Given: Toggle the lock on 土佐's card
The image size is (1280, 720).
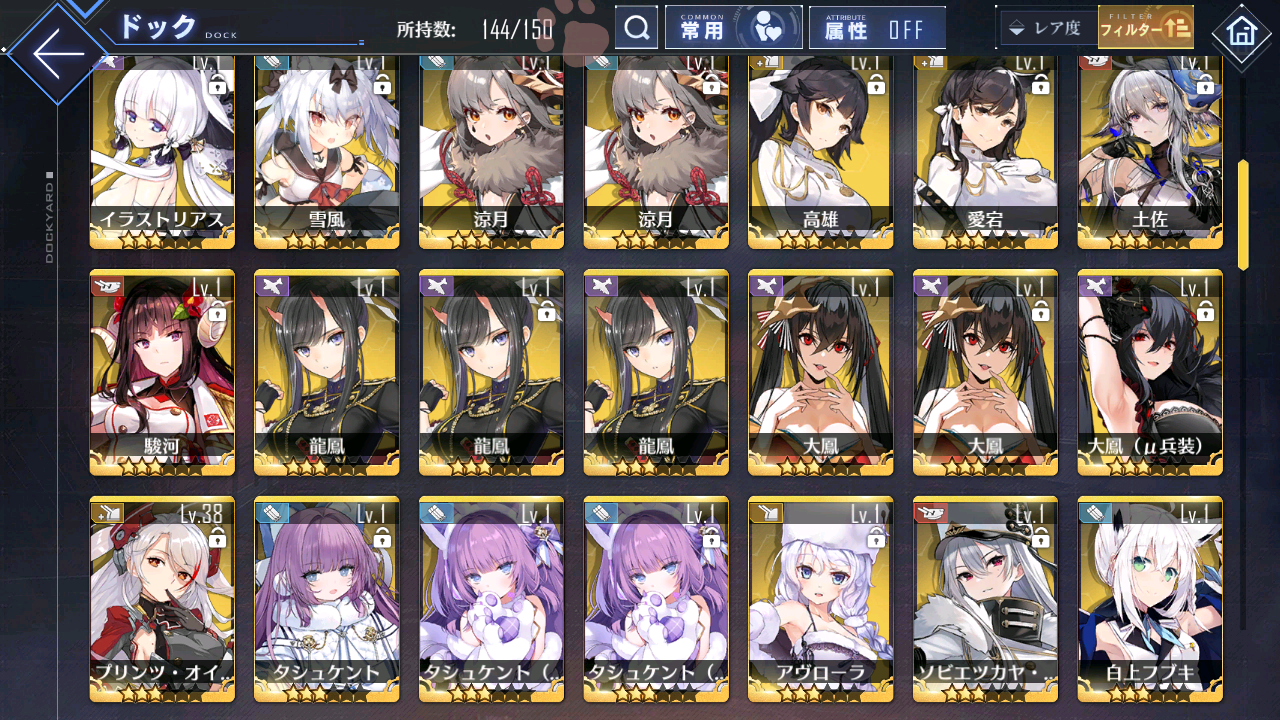Looking at the screenshot, I should (1205, 88).
